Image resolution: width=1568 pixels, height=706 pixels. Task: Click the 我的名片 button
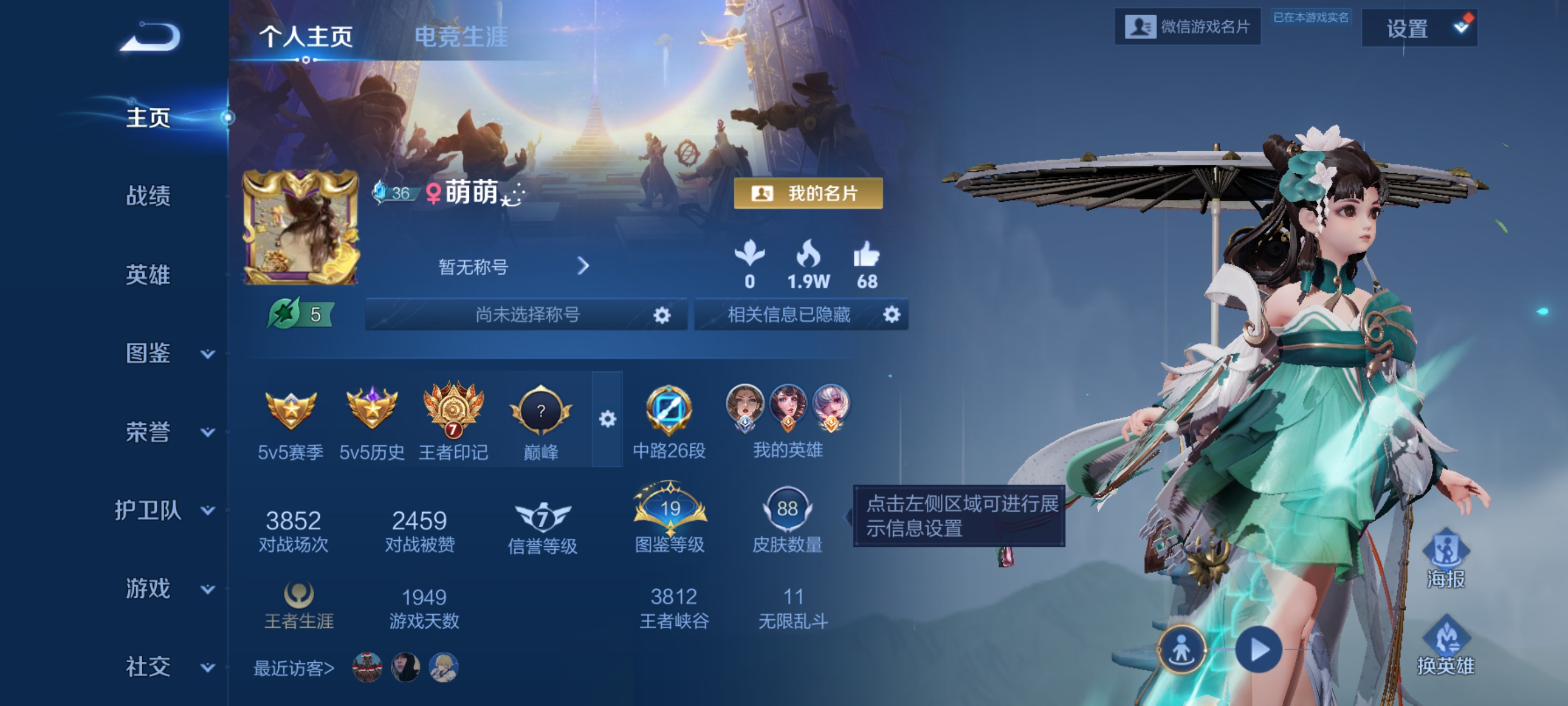pos(808,193)
